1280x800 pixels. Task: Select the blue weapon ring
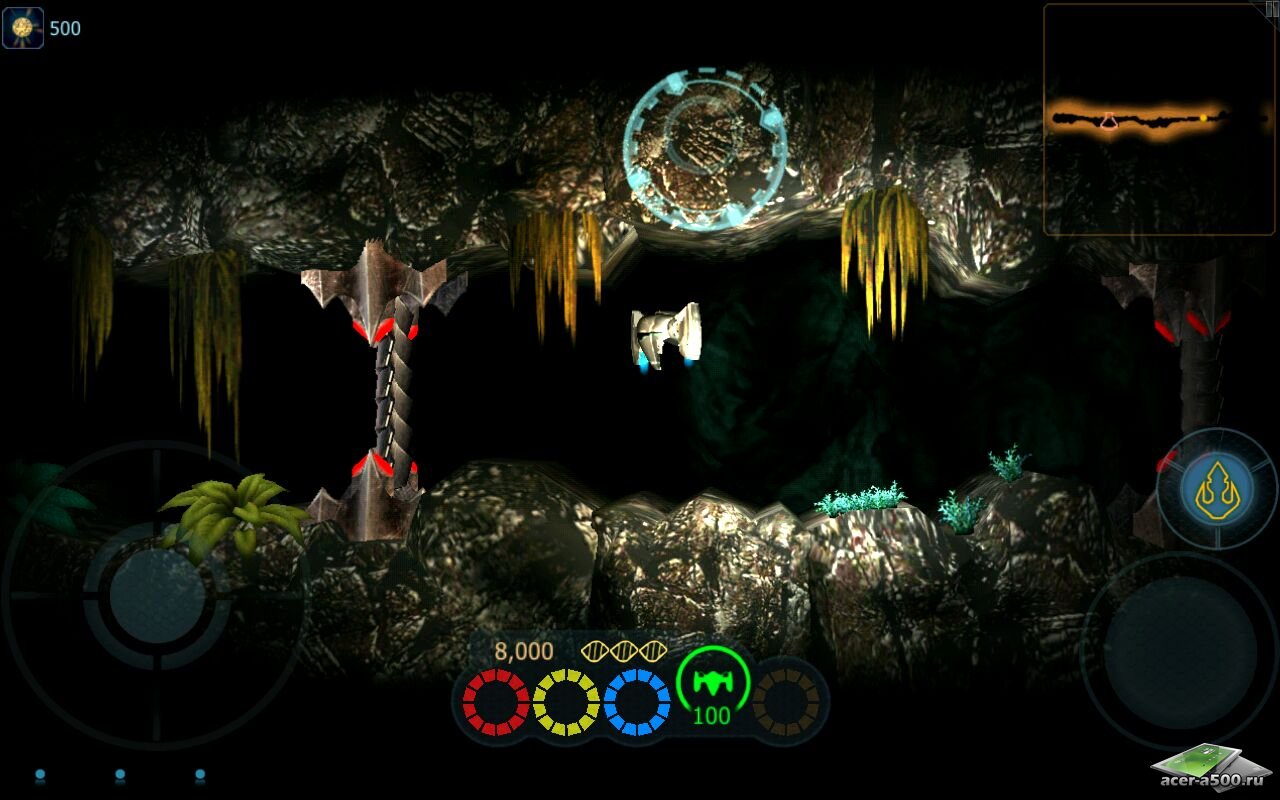(x=637, y=702)
